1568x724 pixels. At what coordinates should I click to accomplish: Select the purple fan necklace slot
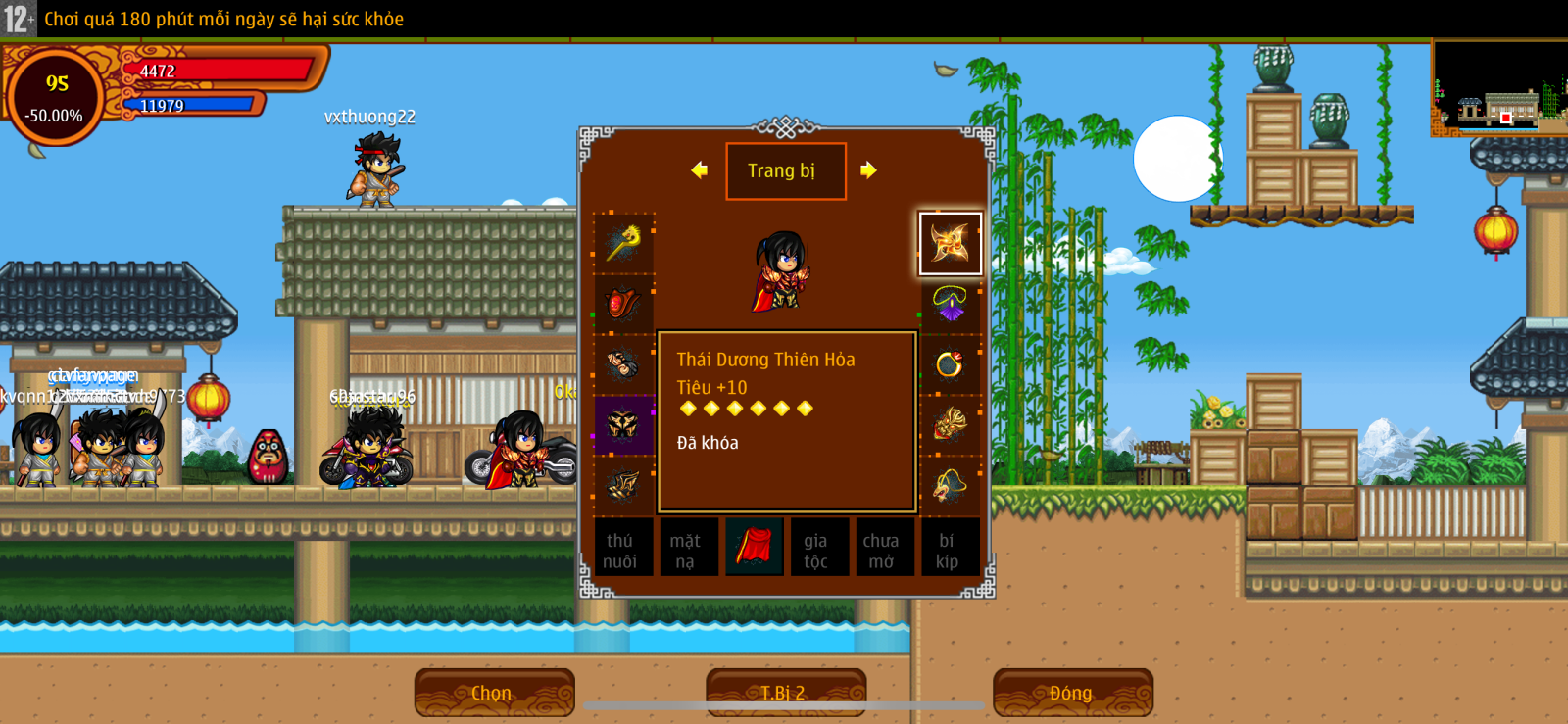pos(950,304)
